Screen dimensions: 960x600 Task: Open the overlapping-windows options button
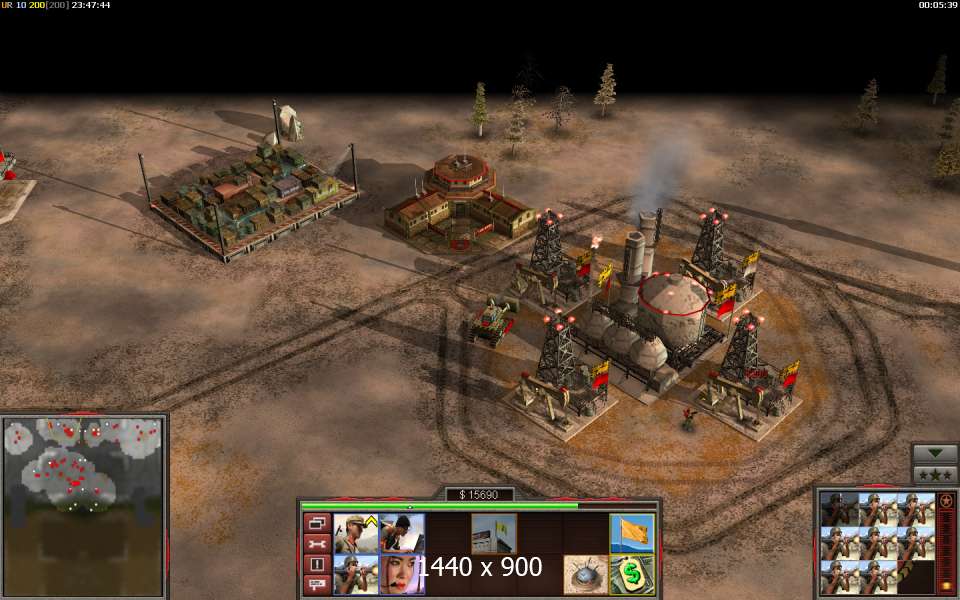pos(317,523)
